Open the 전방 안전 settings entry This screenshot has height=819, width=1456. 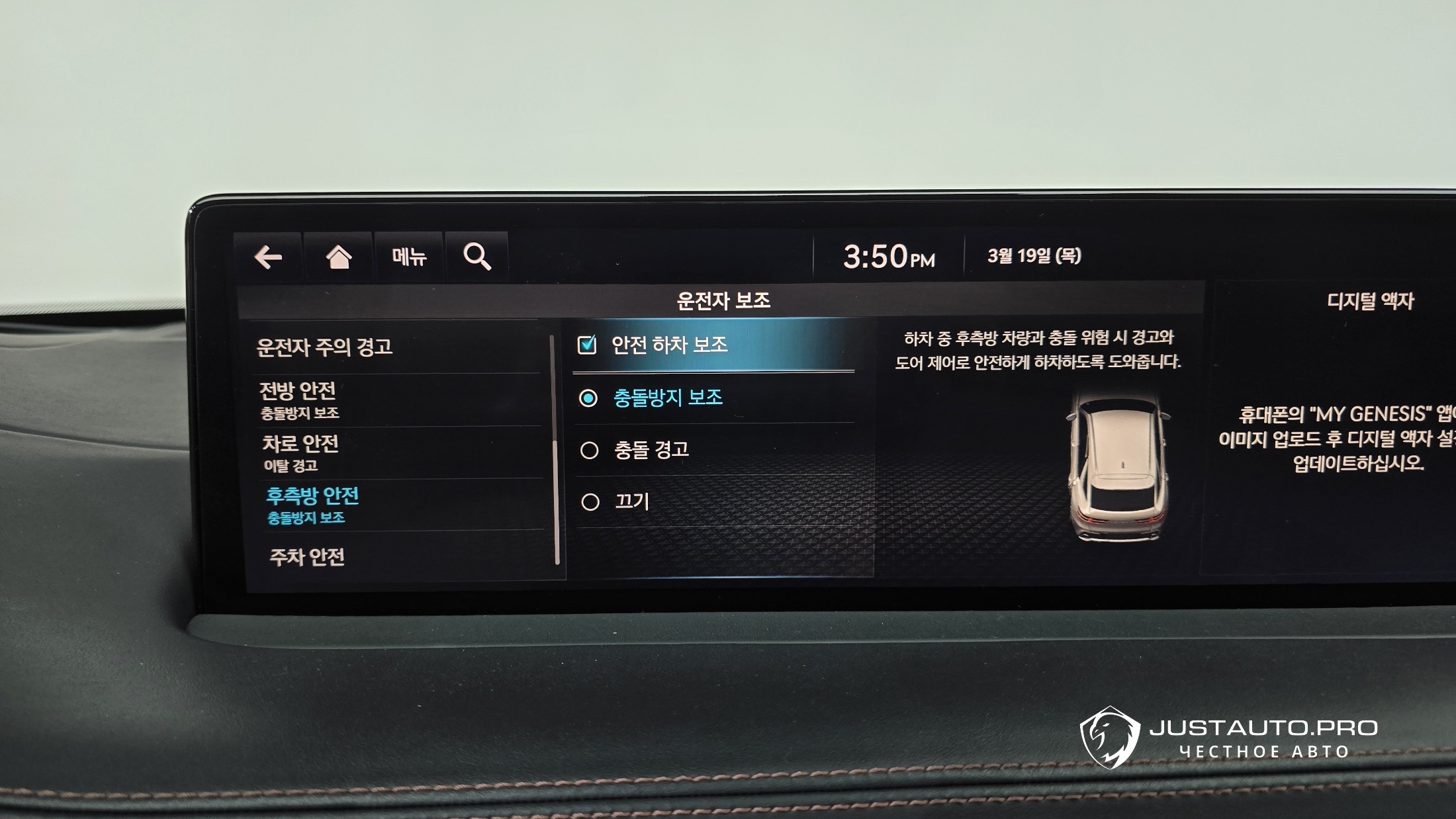pos(298,400)
